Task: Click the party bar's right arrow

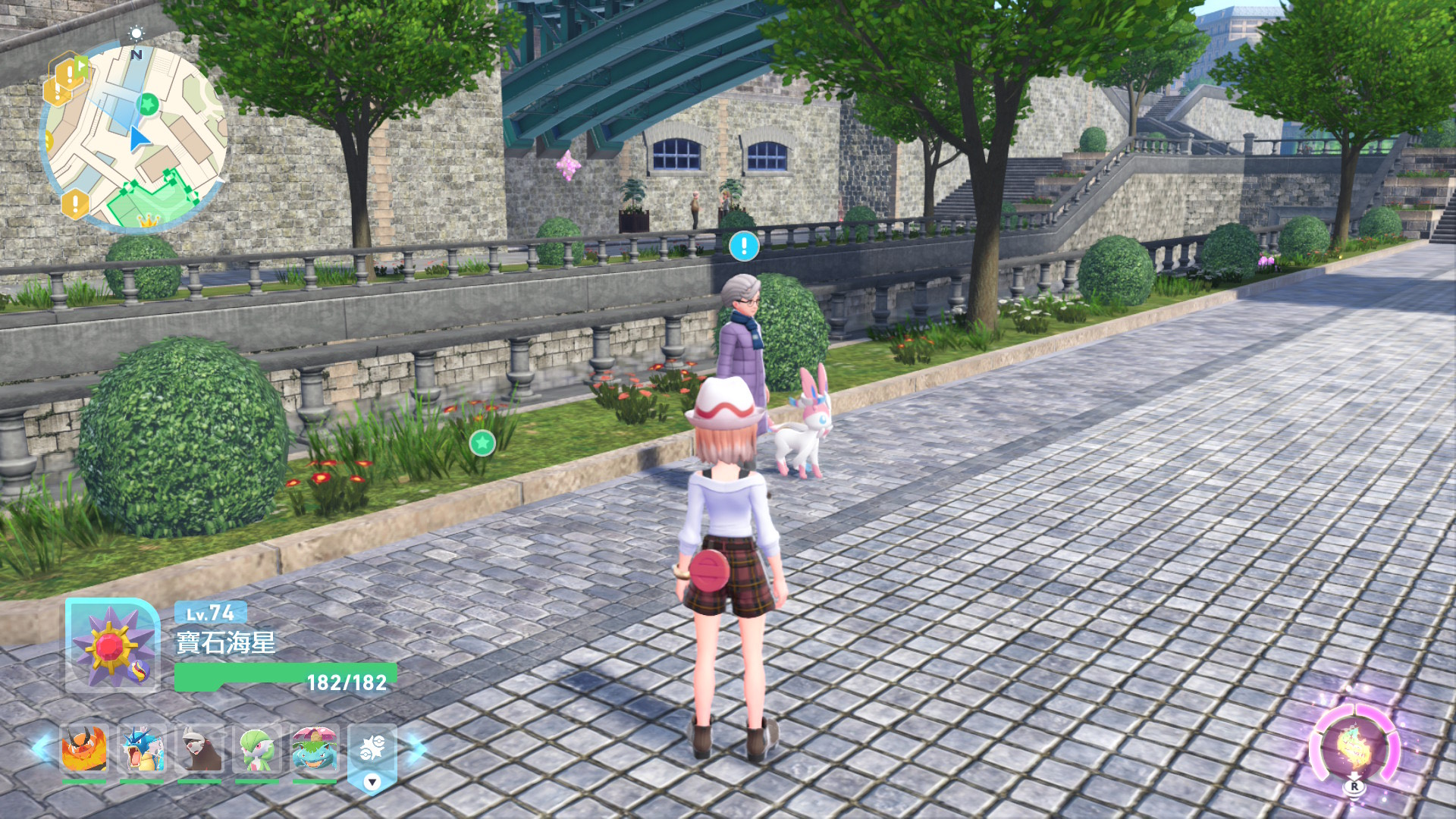Action: click(x=416, y=748)
